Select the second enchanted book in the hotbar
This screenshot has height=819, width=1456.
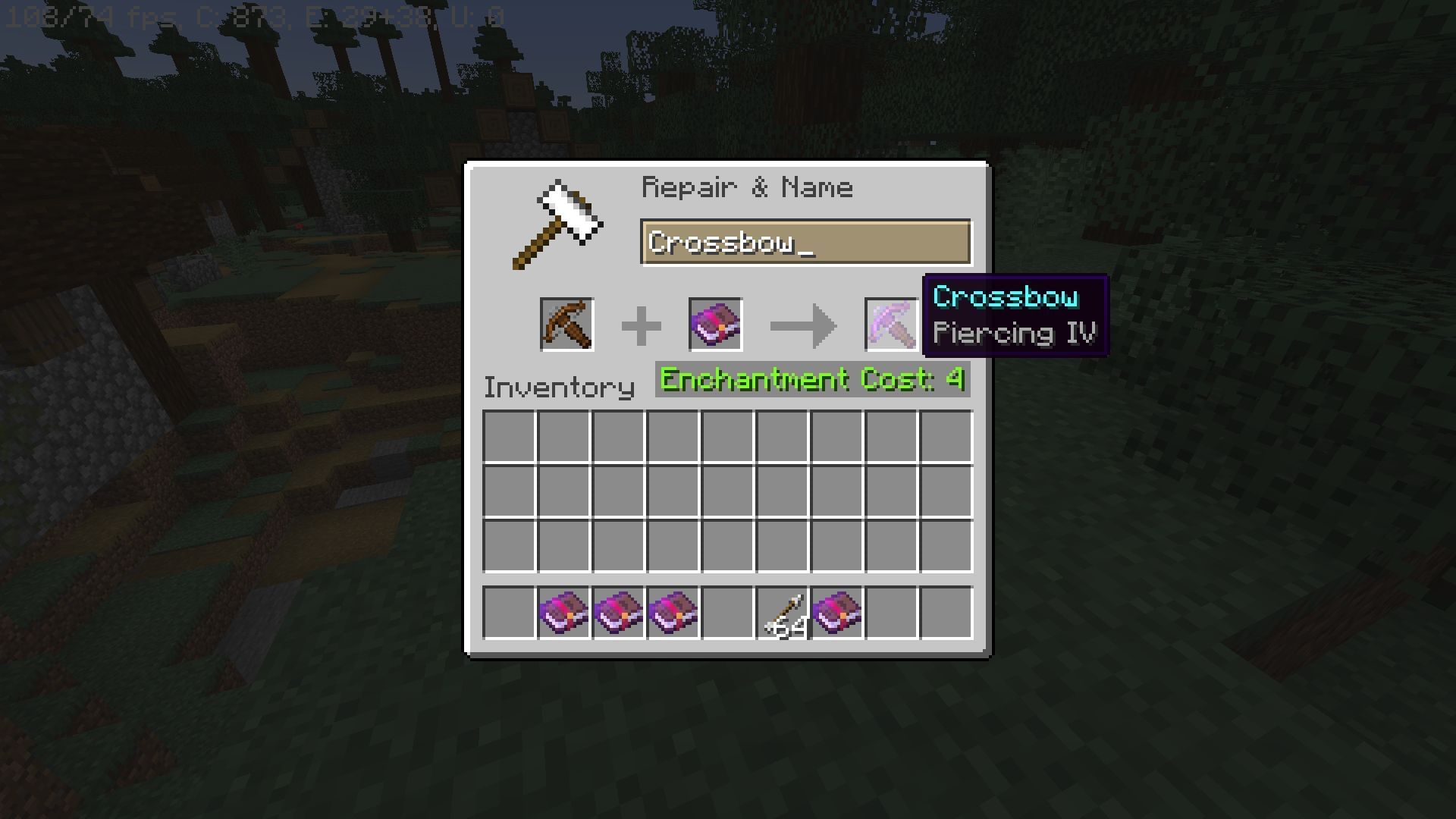click(x=617, y=613)
